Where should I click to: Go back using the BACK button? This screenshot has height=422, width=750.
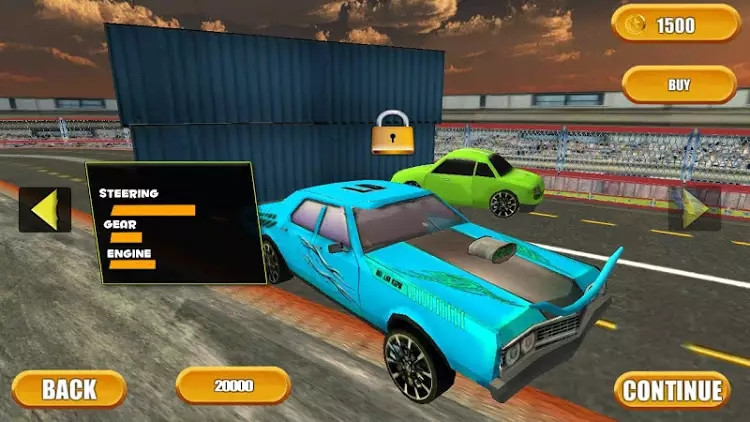(69, 389)
